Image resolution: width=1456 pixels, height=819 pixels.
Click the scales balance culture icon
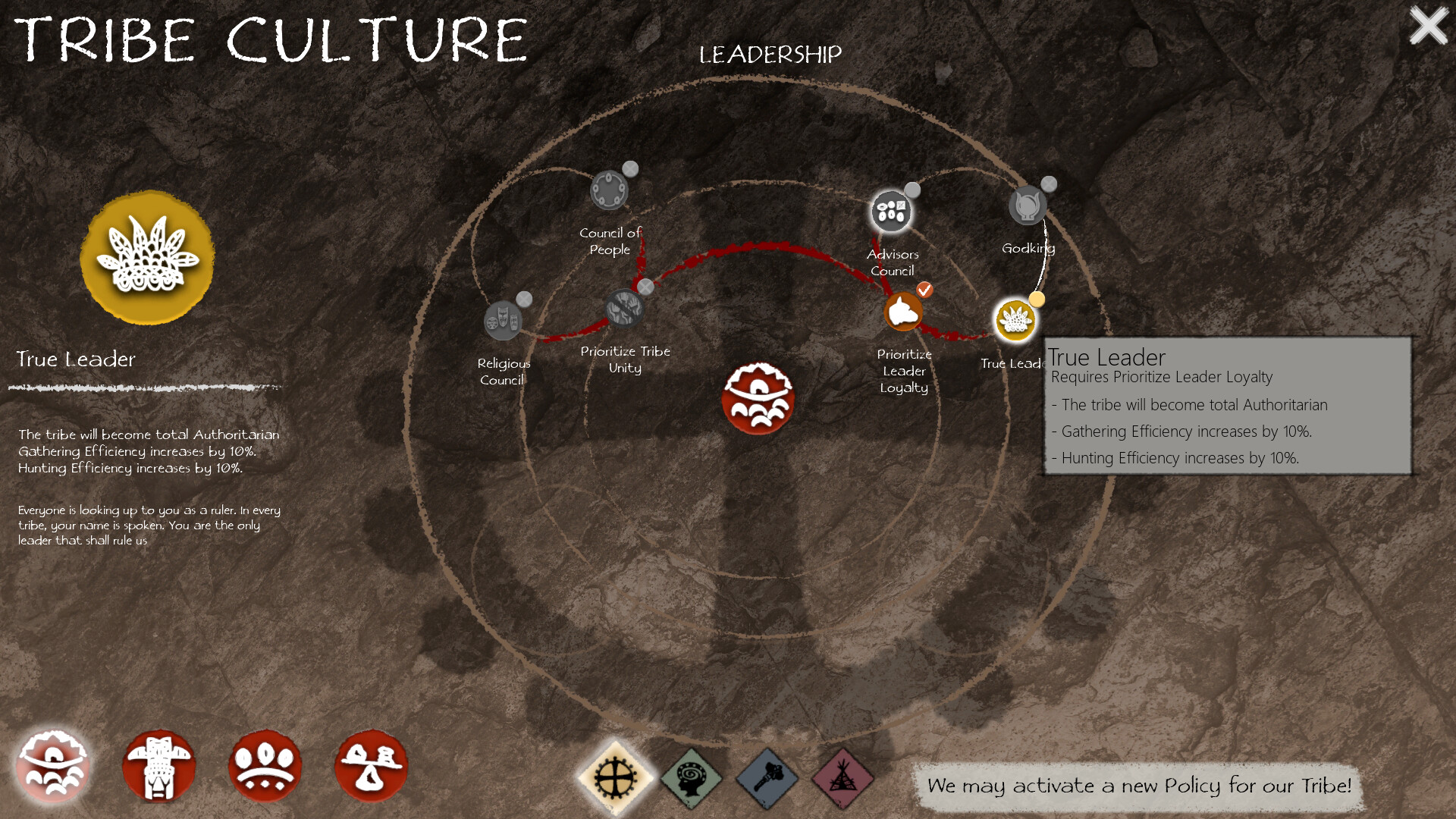coord(372,766)
